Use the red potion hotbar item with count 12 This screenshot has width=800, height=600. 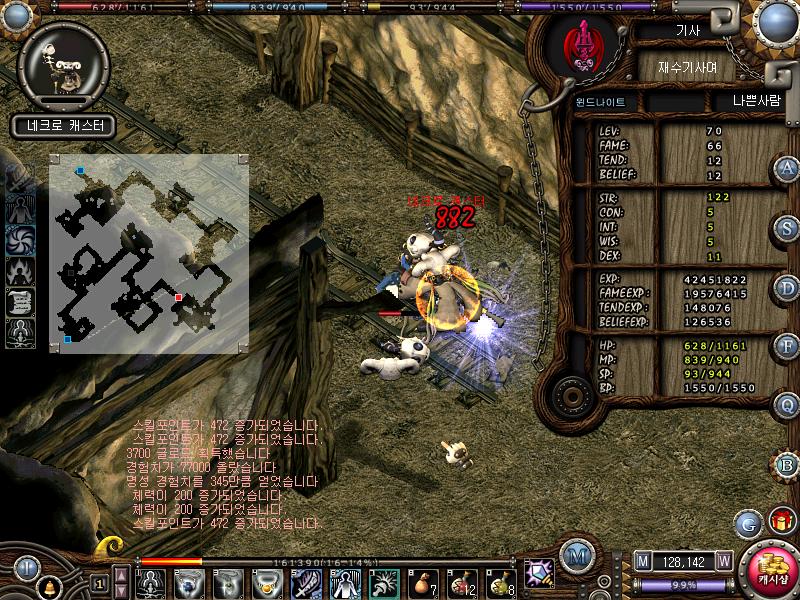click(462, 582)
